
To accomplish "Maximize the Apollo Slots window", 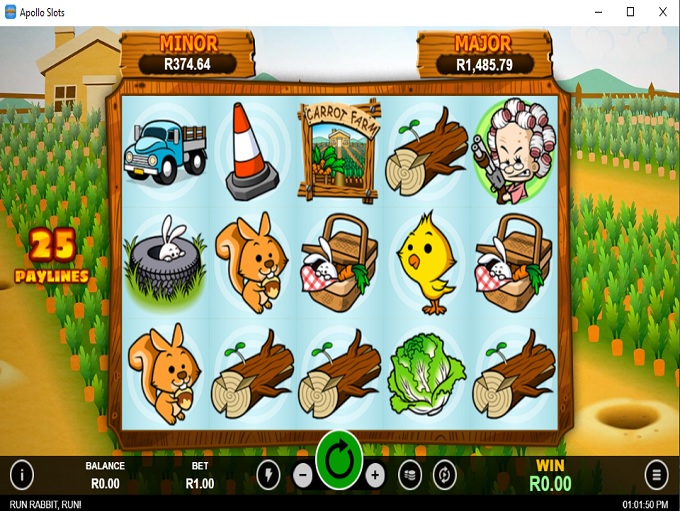I will [630, 11].
